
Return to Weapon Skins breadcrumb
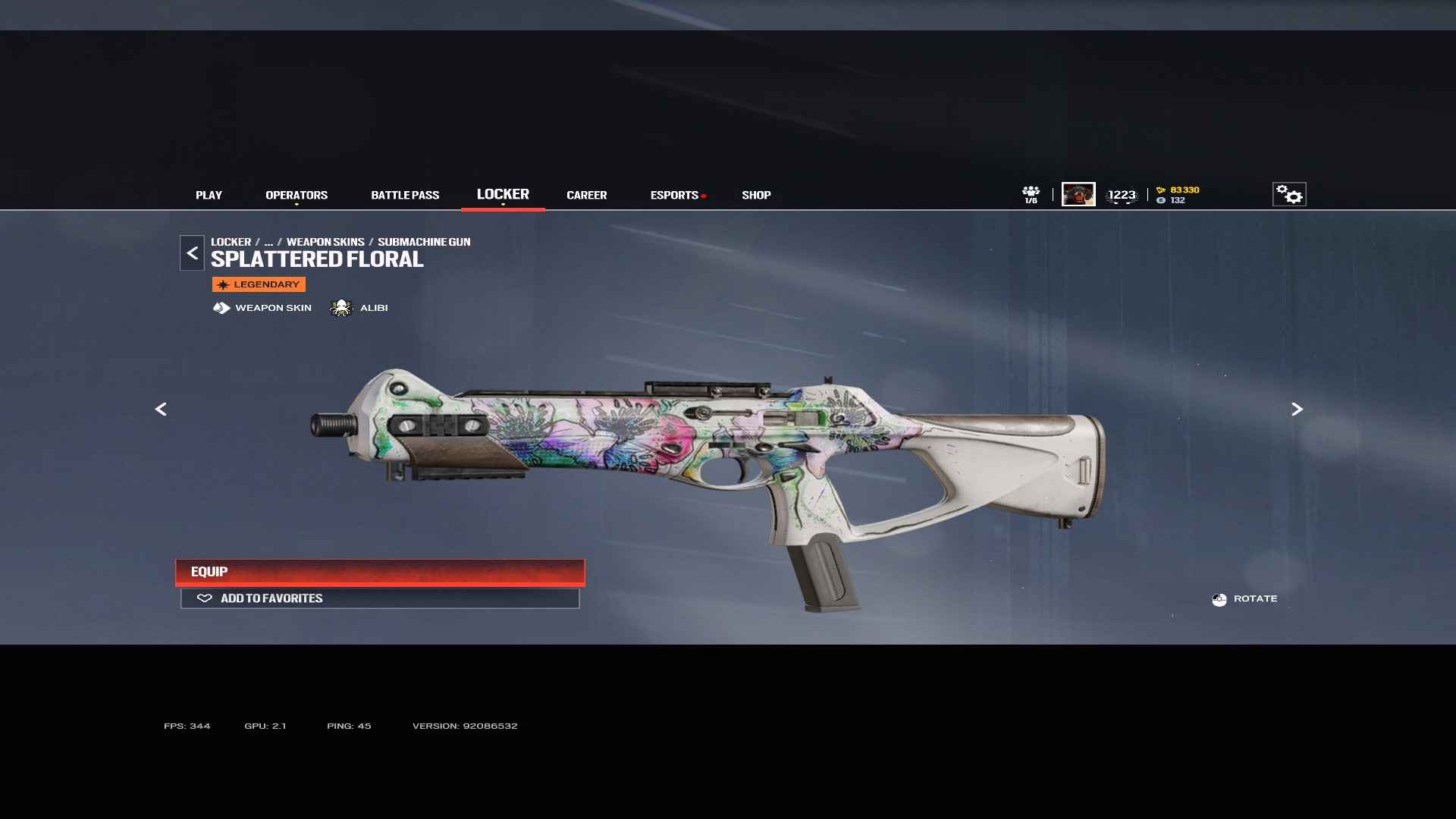[325, 242]
